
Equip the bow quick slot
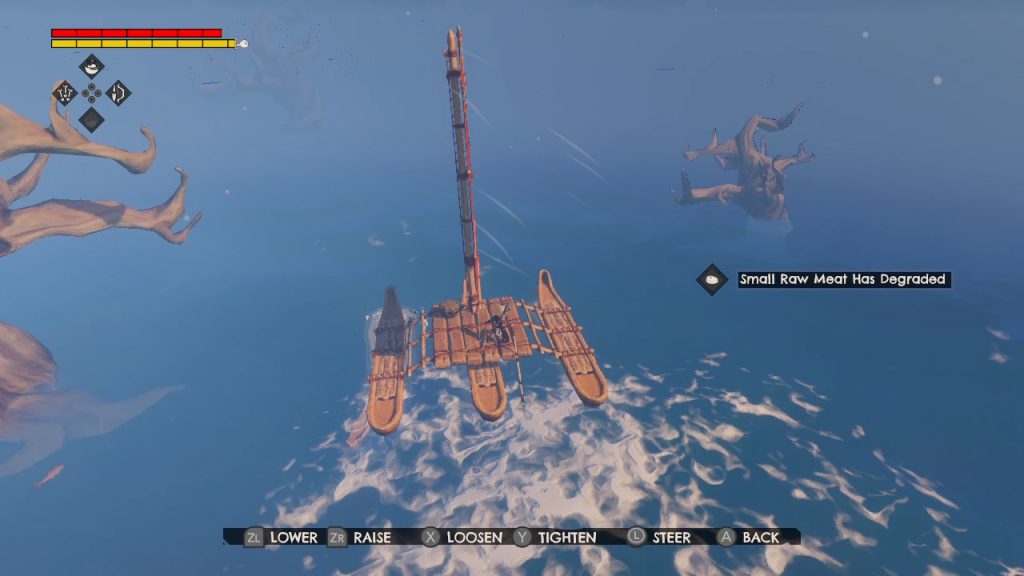point(118,93)
